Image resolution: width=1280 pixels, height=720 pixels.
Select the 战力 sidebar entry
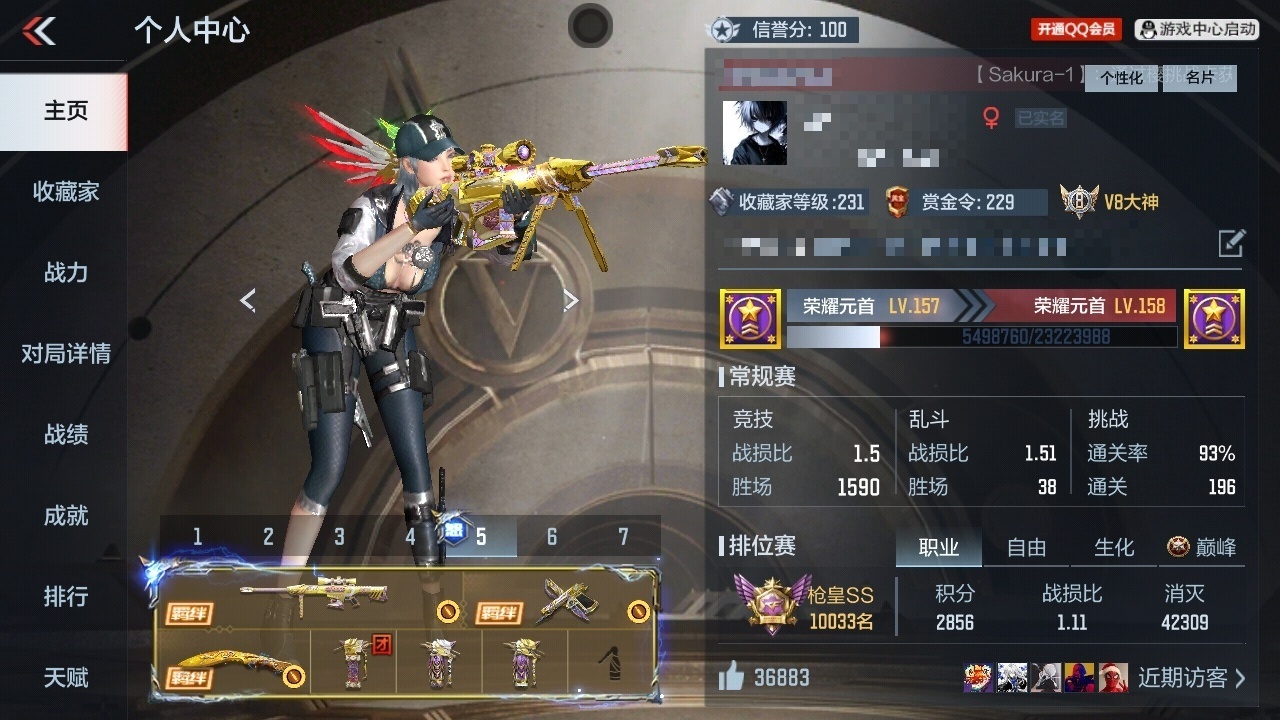(x=65, y=272)
